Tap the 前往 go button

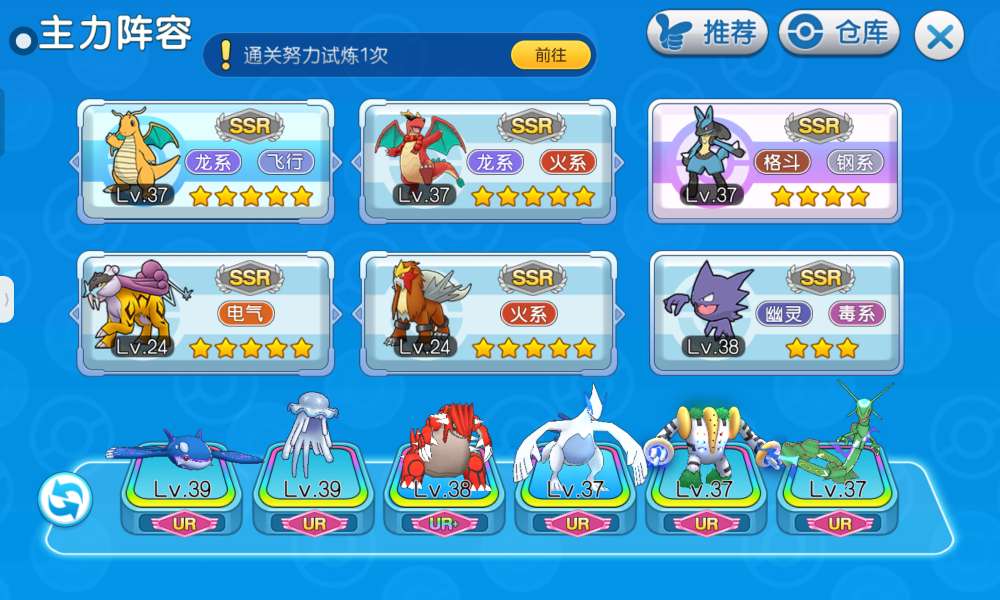[550, 55]
